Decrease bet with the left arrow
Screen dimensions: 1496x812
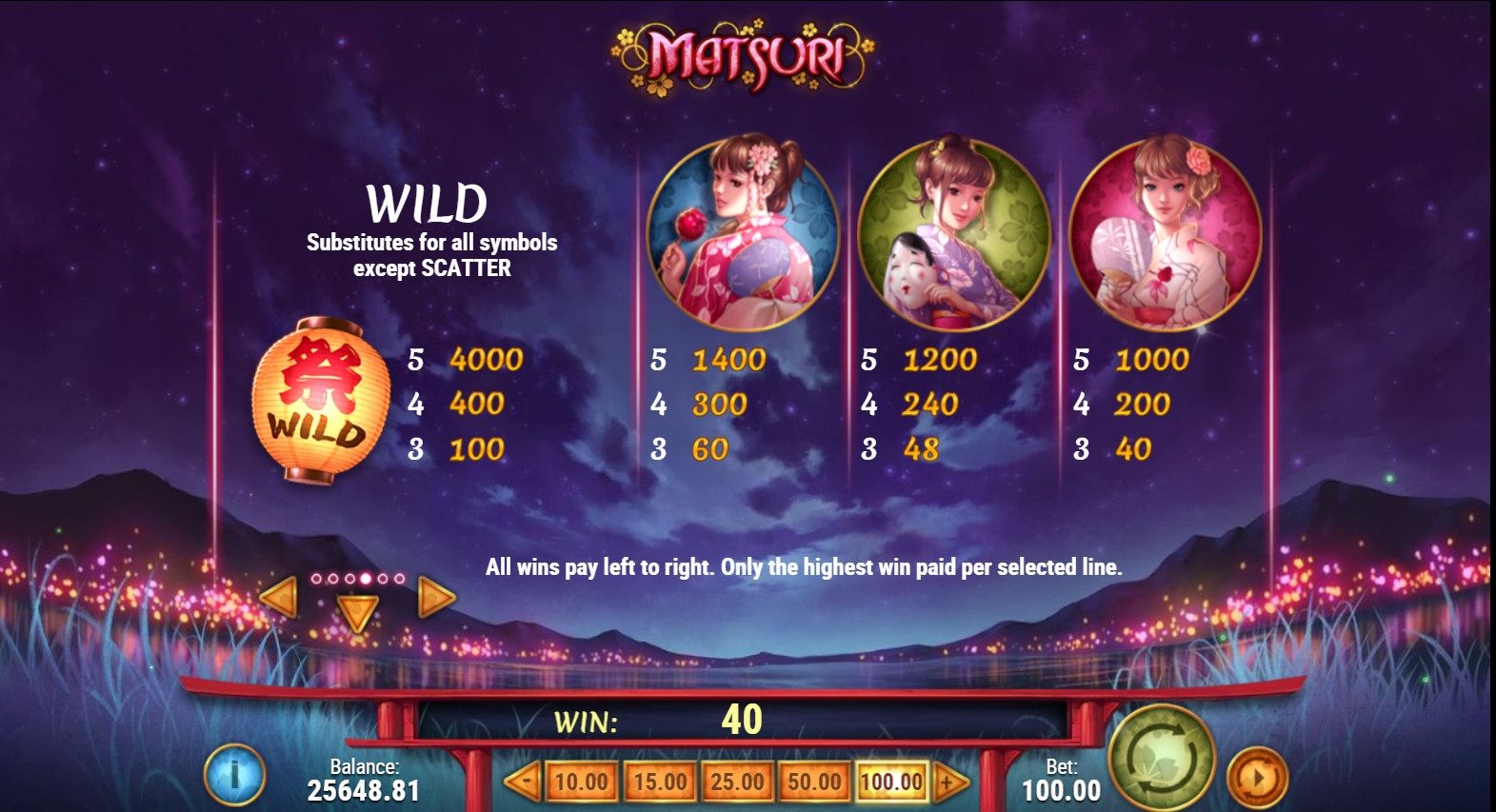[522, 782]
